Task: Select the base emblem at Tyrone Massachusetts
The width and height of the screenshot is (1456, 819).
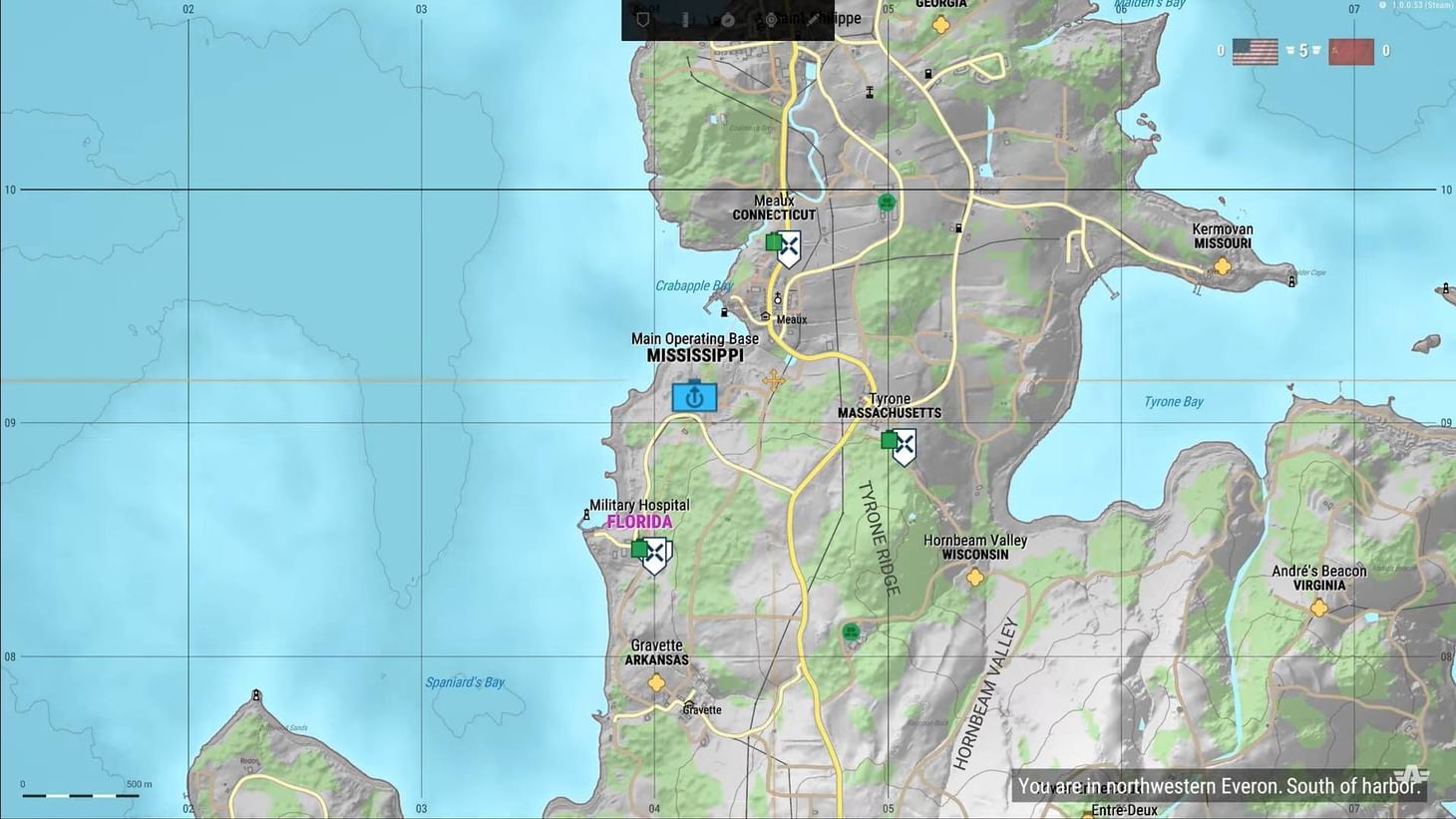Action: pyautogui.click(x=905, y=445)
